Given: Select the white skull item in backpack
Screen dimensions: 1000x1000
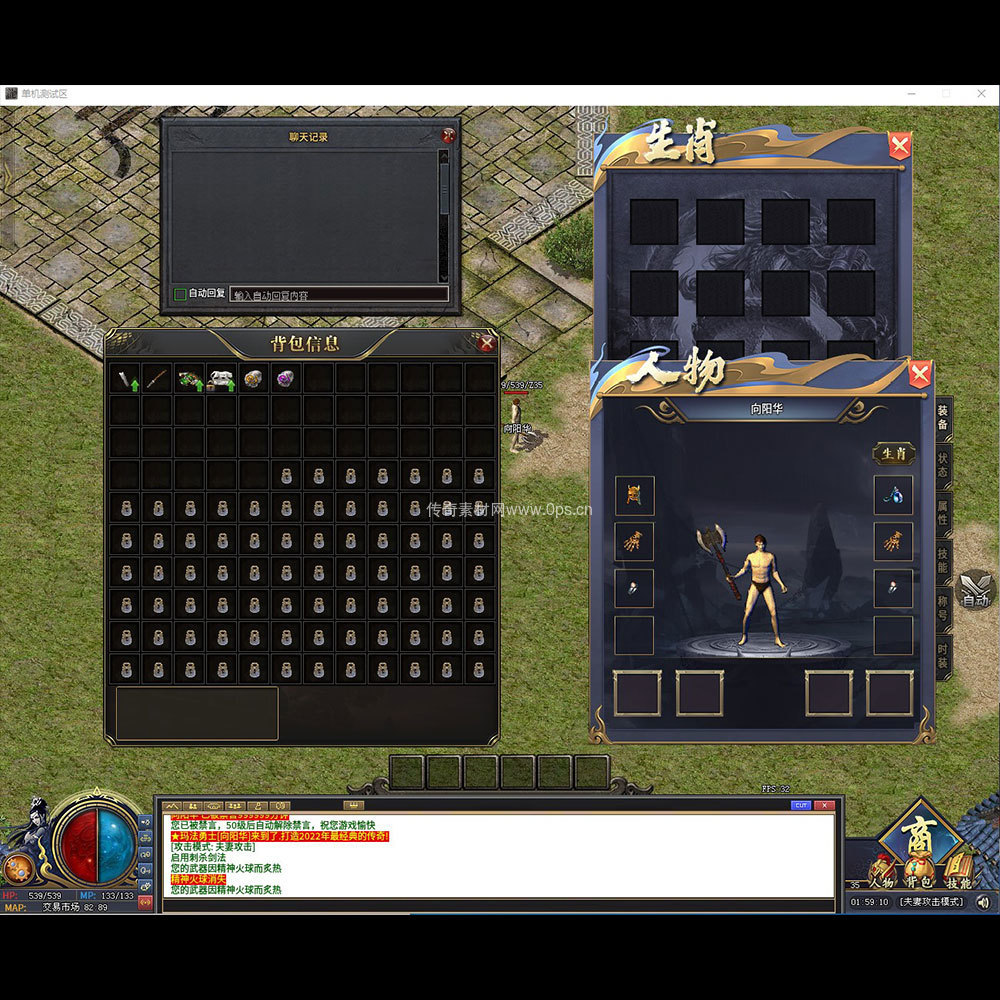Looking at the screenshot, I should (x=221, y=379).
